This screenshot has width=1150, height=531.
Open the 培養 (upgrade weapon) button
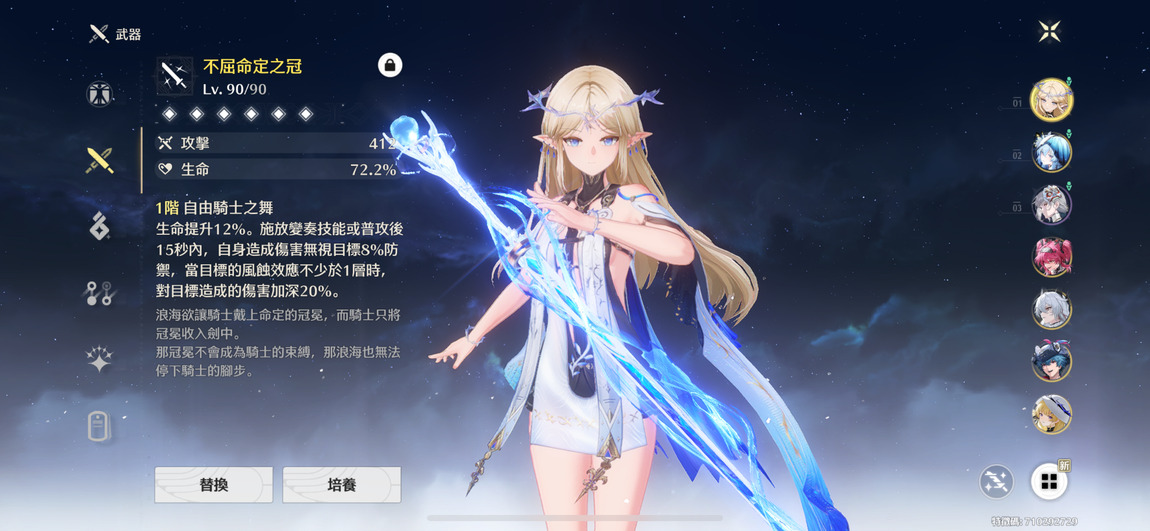(x=342, y=484)
